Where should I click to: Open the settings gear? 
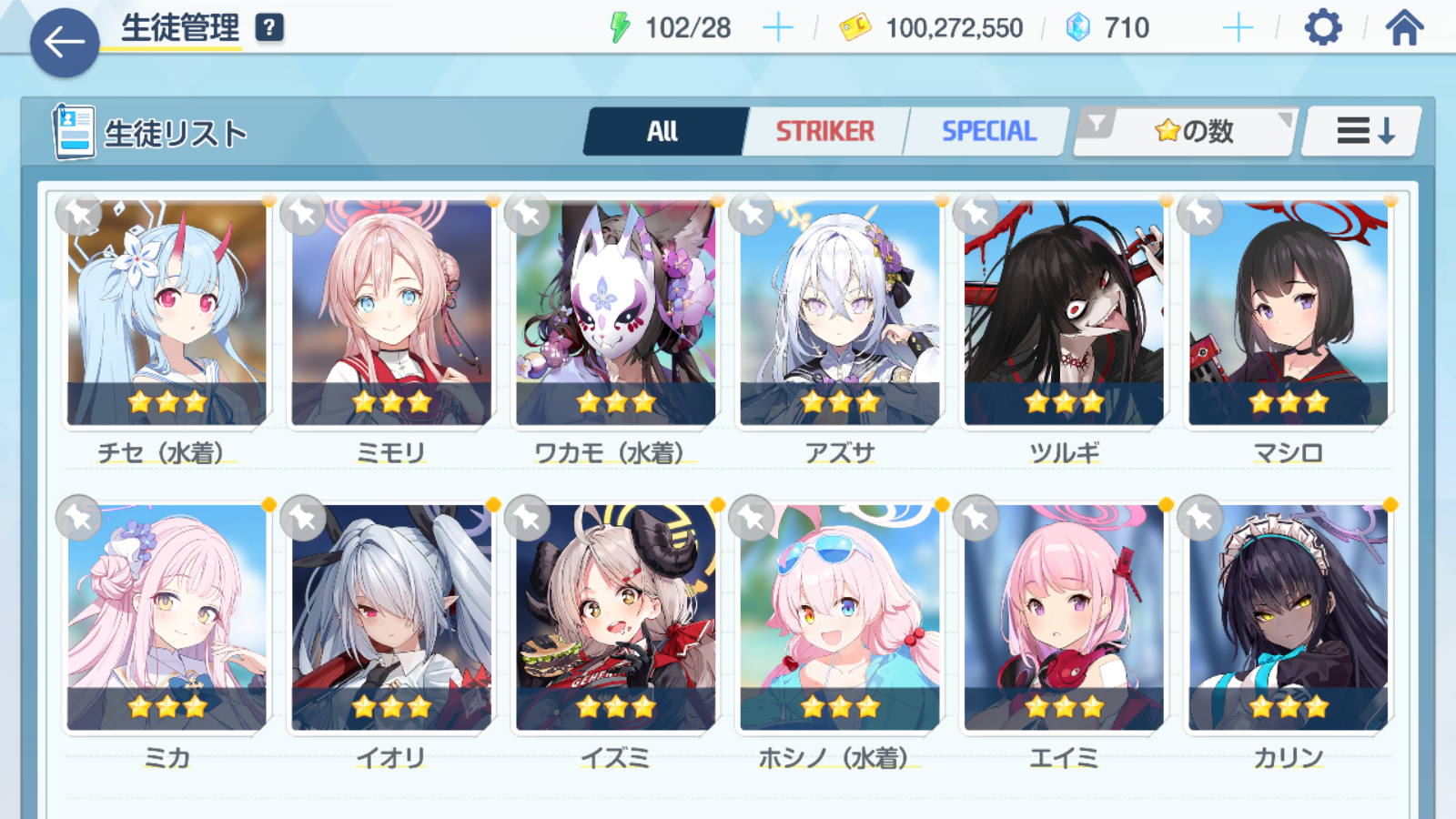[x=1322, y=28]
